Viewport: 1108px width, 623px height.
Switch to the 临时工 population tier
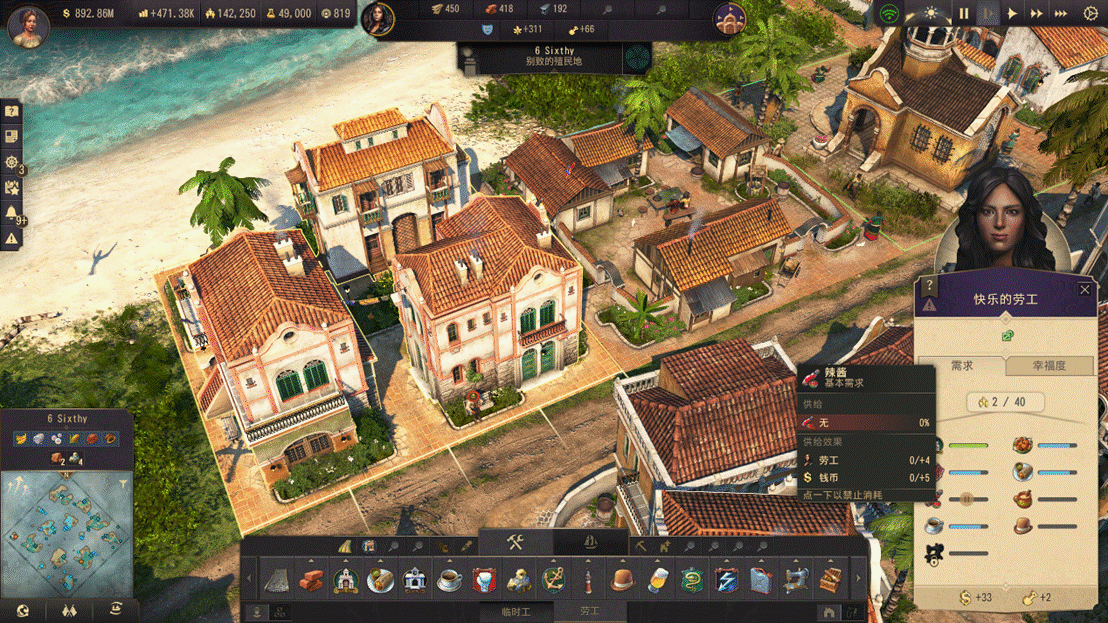coord(515,612)
